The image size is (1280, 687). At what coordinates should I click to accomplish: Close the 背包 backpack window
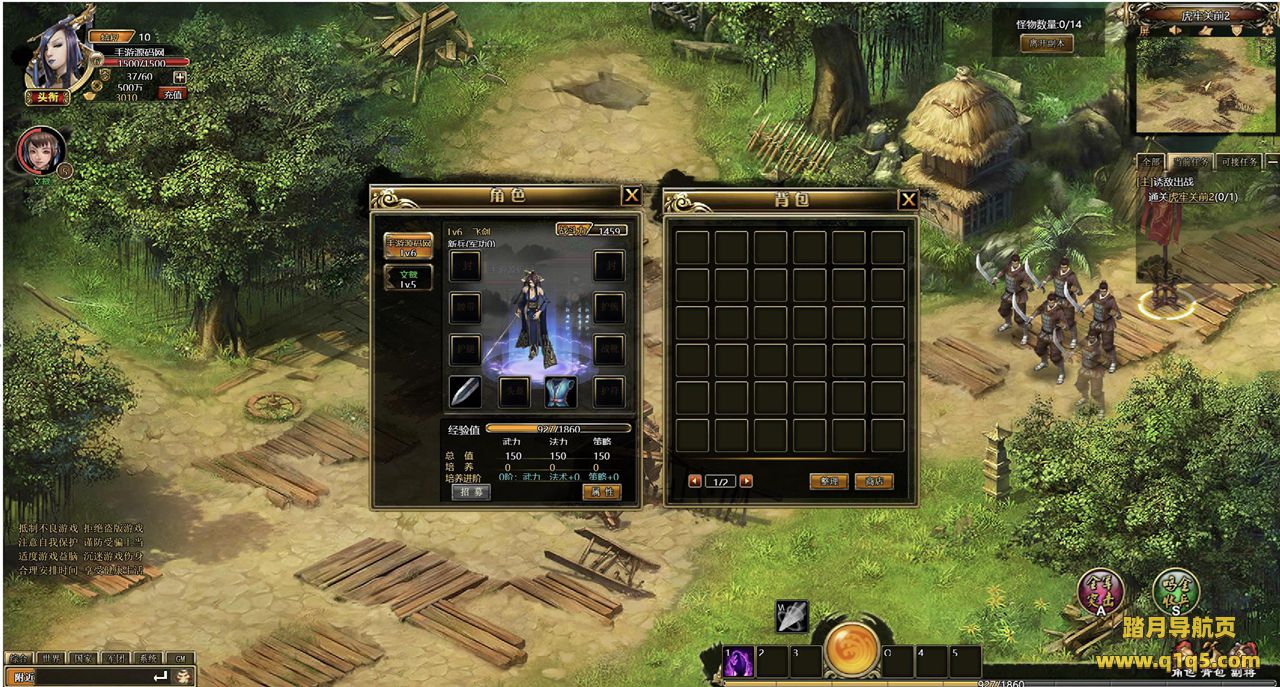click(908, 200)
